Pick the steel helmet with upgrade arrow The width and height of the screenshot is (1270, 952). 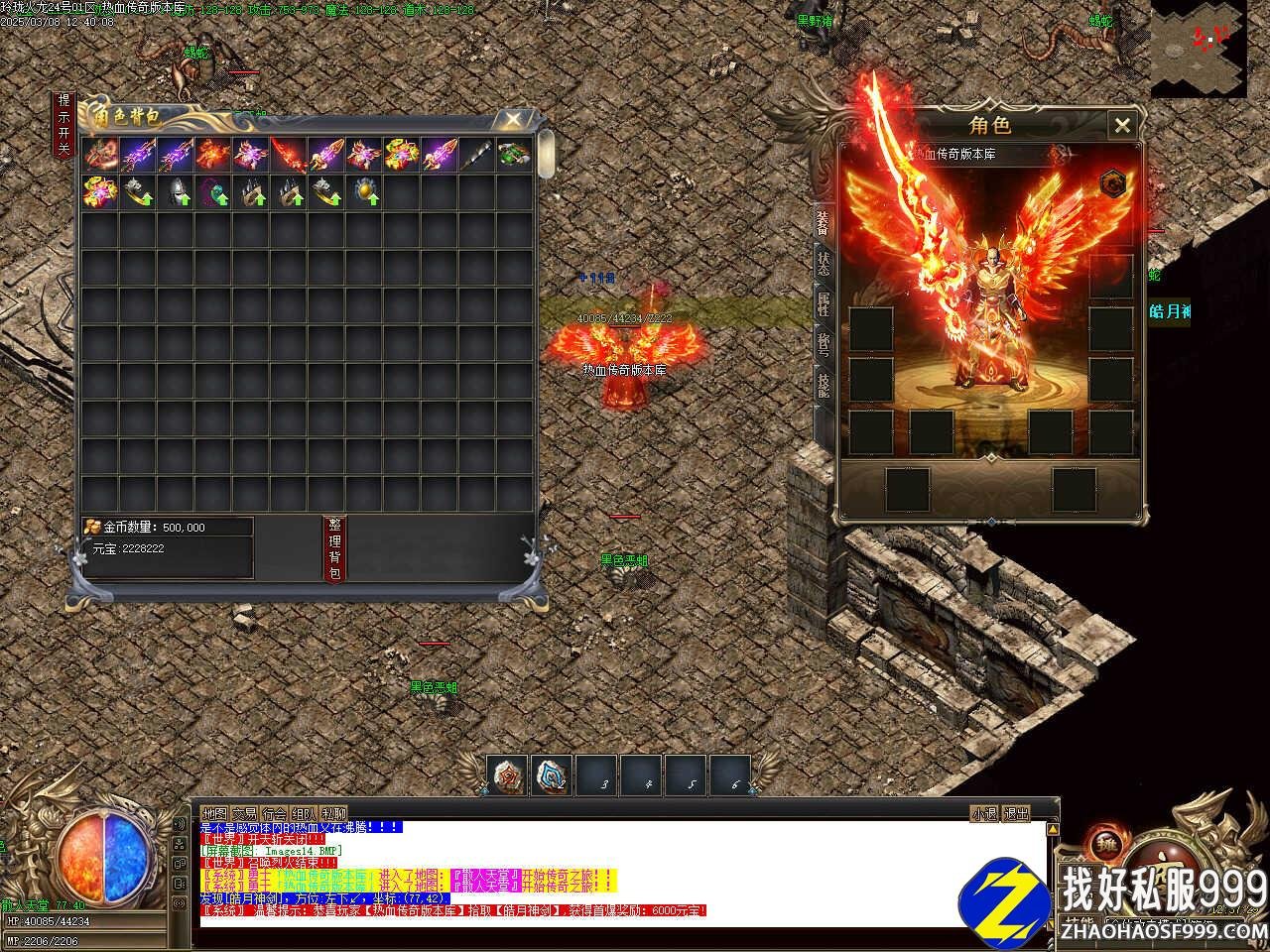(x=175, y=191)
